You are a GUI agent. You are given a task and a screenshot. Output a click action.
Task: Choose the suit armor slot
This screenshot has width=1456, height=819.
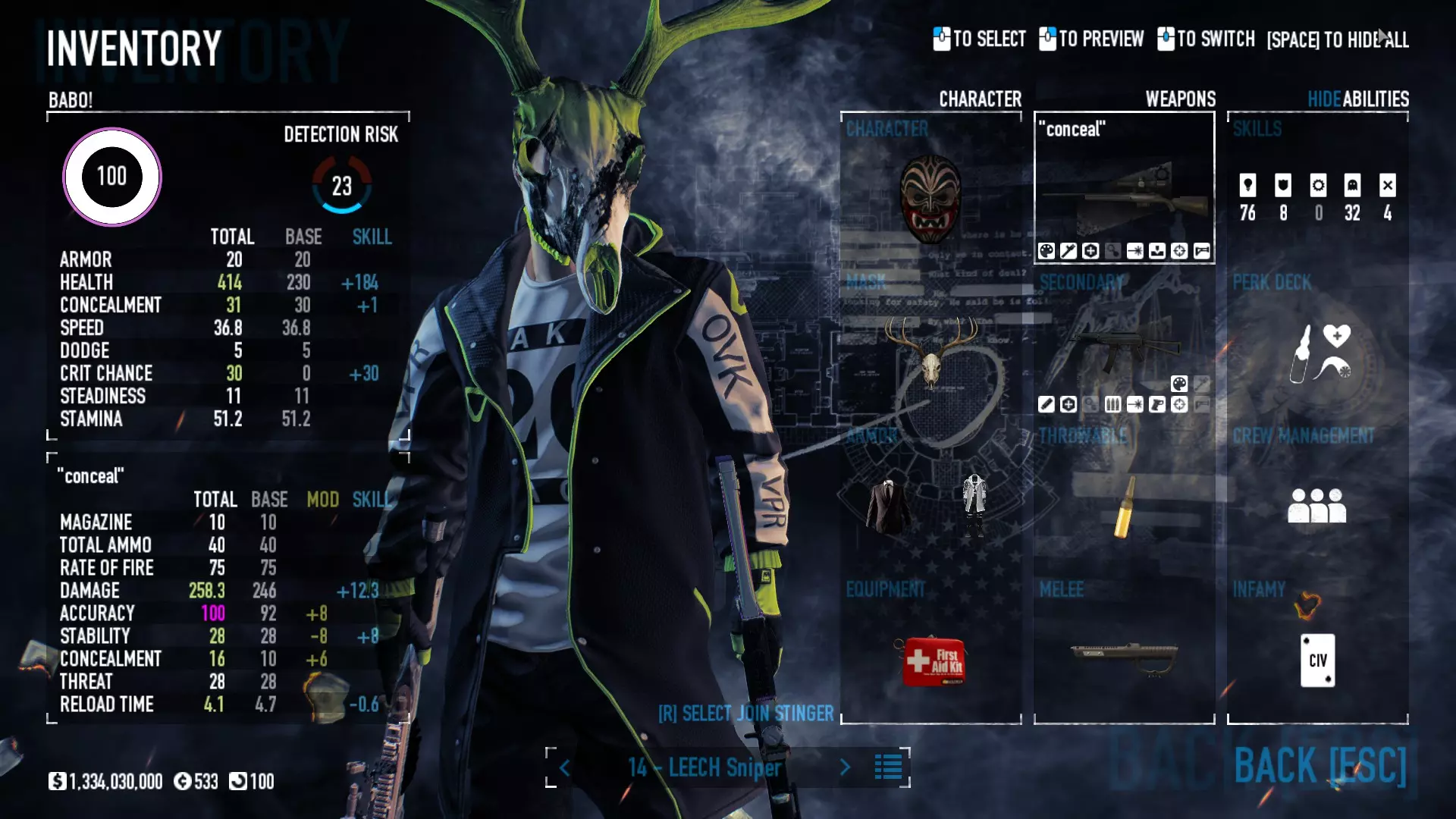point(888,506)
